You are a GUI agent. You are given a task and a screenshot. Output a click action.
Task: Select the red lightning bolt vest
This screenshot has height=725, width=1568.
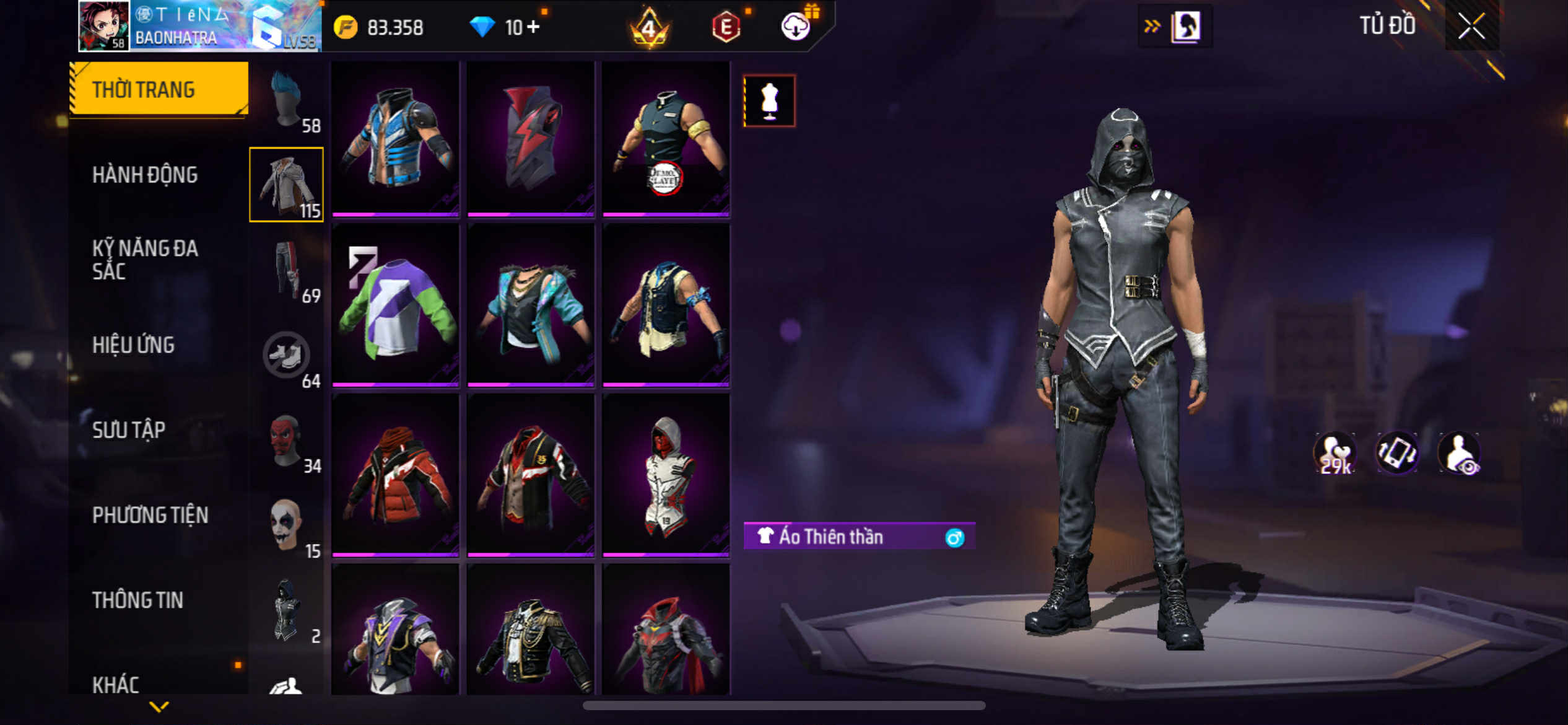tap(531, 139)
